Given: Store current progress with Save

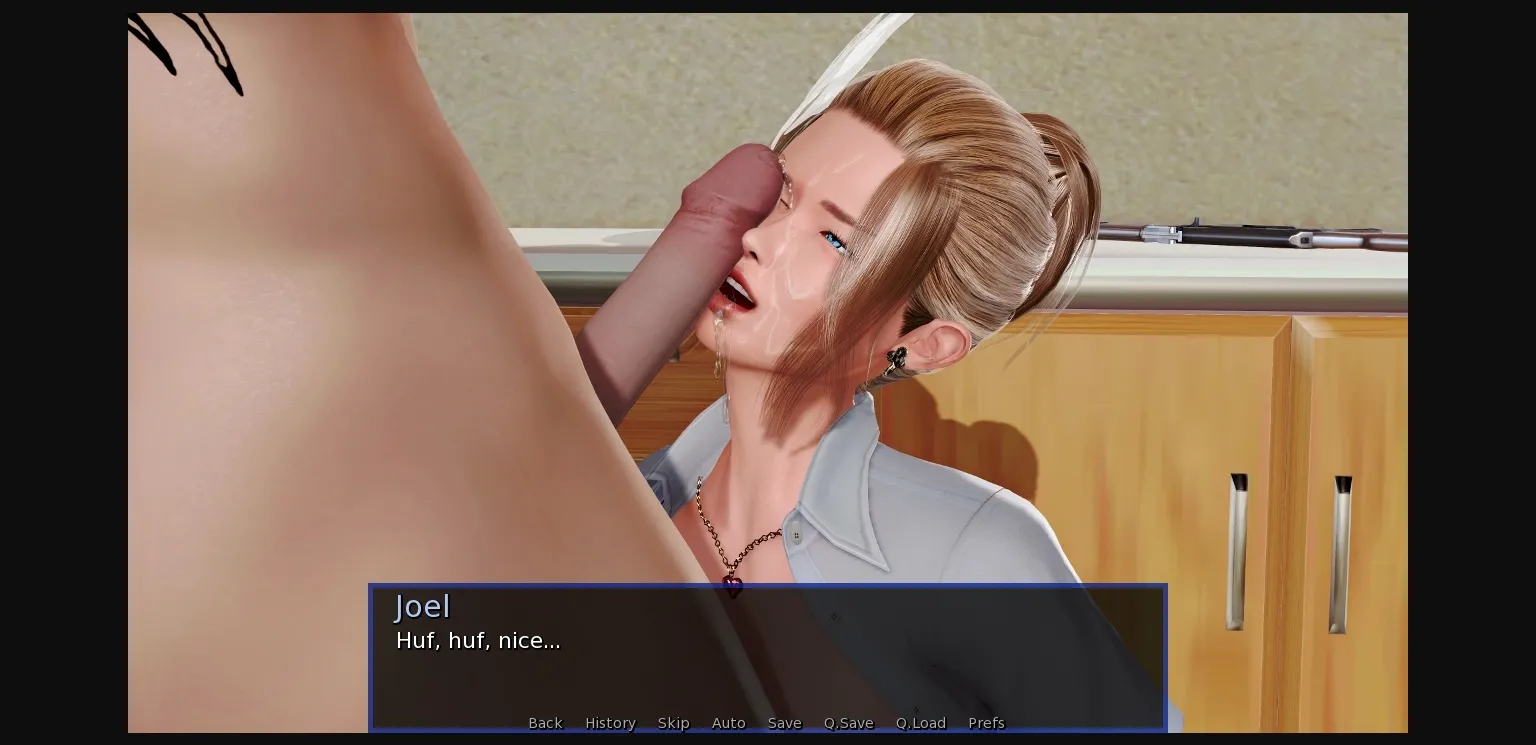Looking at the screenshot, I should click(x=784, y=723).
